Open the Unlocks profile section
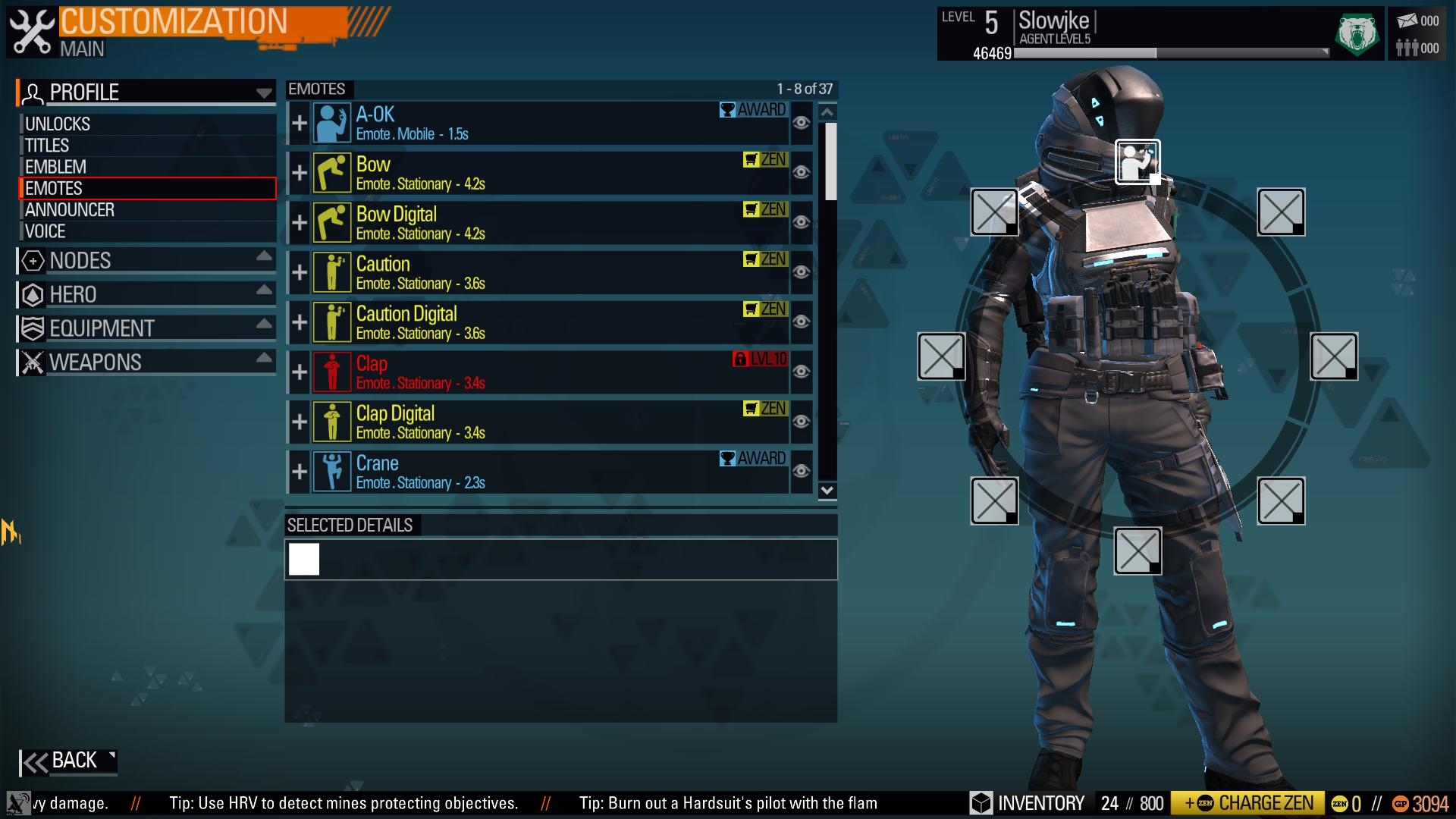Screen dimensions: 1456x819 tap(58, 124)
